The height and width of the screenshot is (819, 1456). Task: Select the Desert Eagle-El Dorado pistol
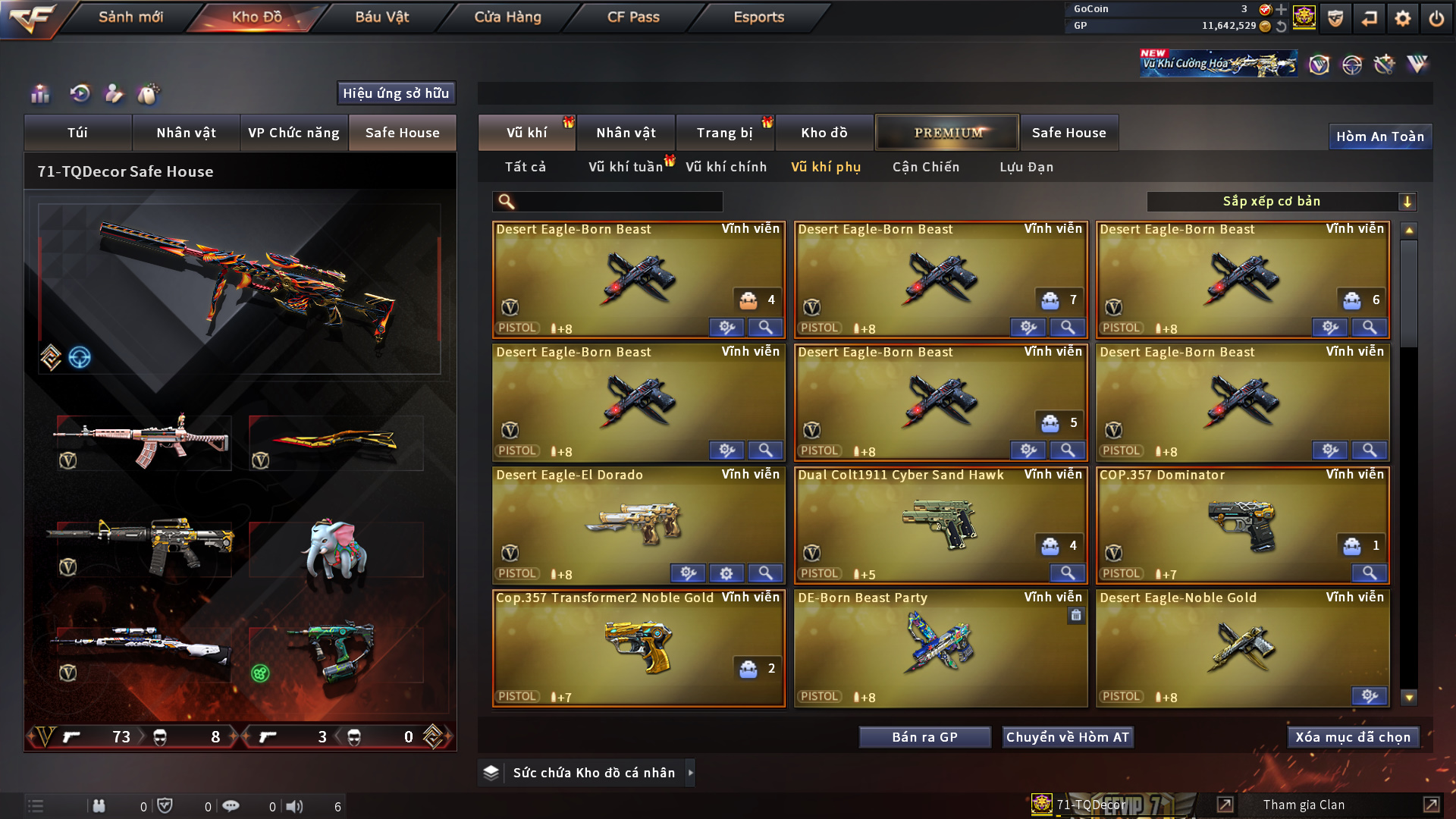click(x=638, y=523)
